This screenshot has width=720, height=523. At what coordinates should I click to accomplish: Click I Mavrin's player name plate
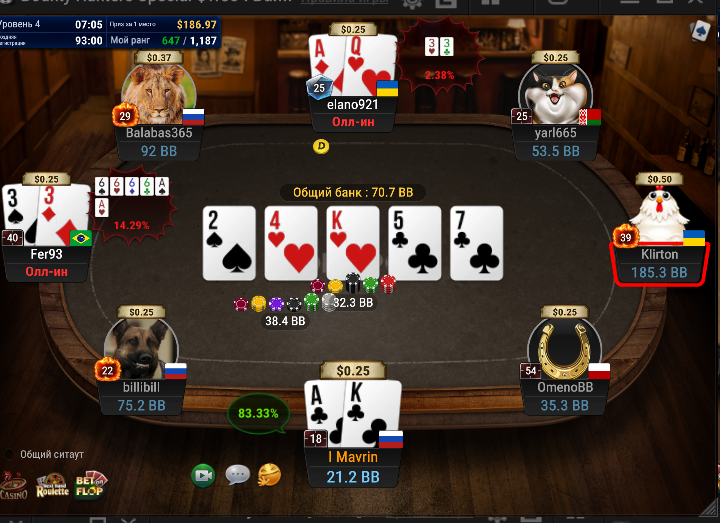pyautogui.click(x=352, y=458)
